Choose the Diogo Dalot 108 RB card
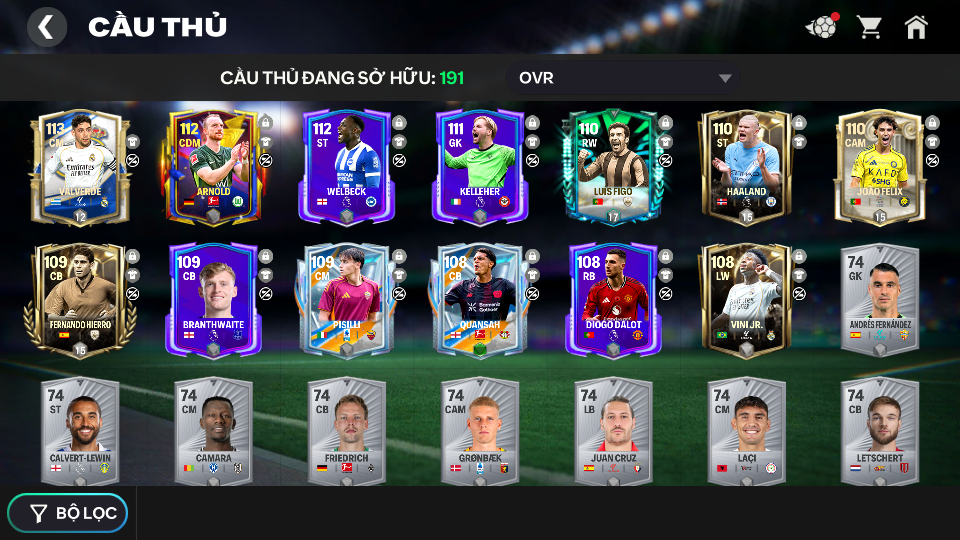Screen dimensions: 960x540 tap(613, 298)
